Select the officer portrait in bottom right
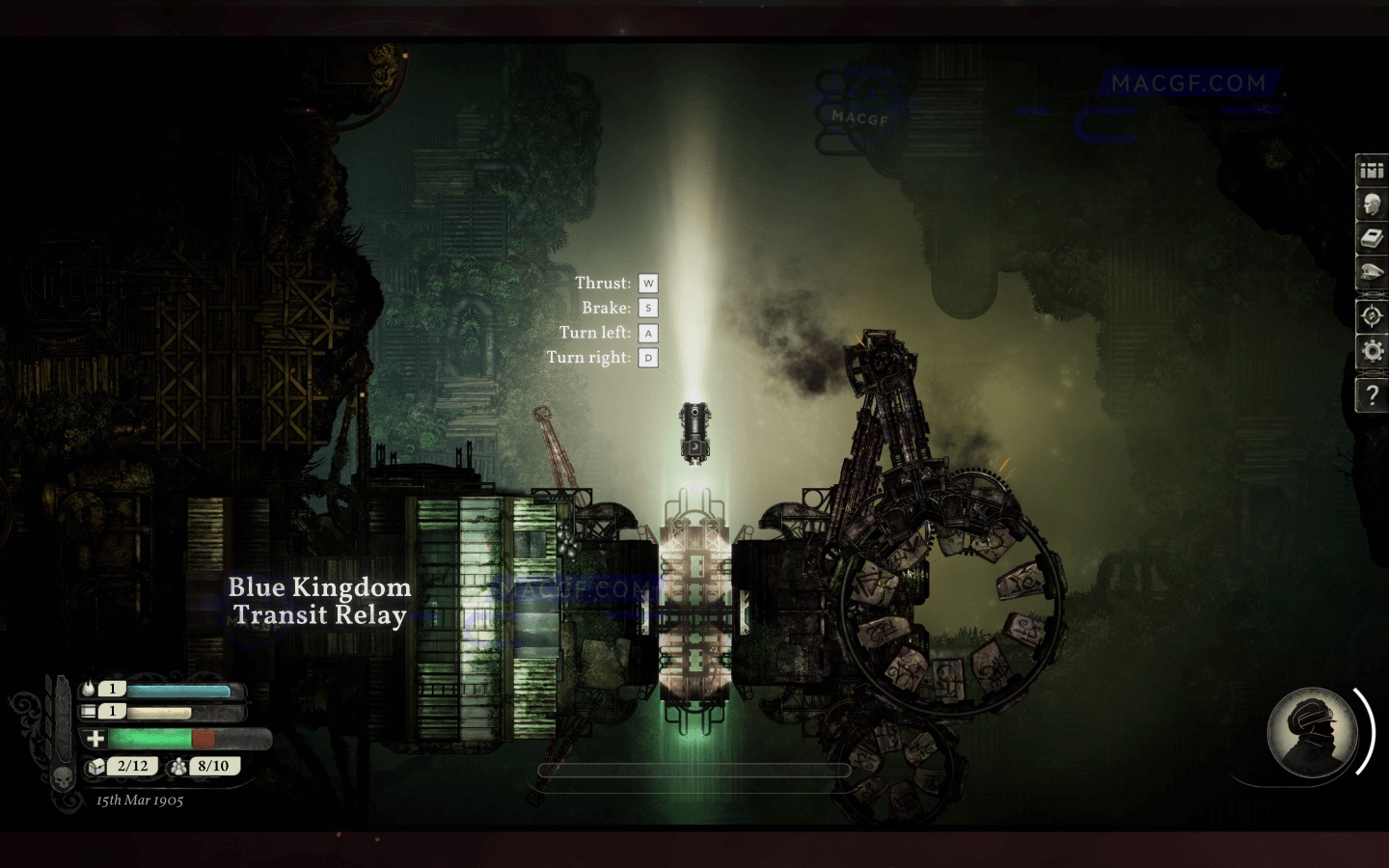Viewport: 1389px width, 868px height. 1312,733
